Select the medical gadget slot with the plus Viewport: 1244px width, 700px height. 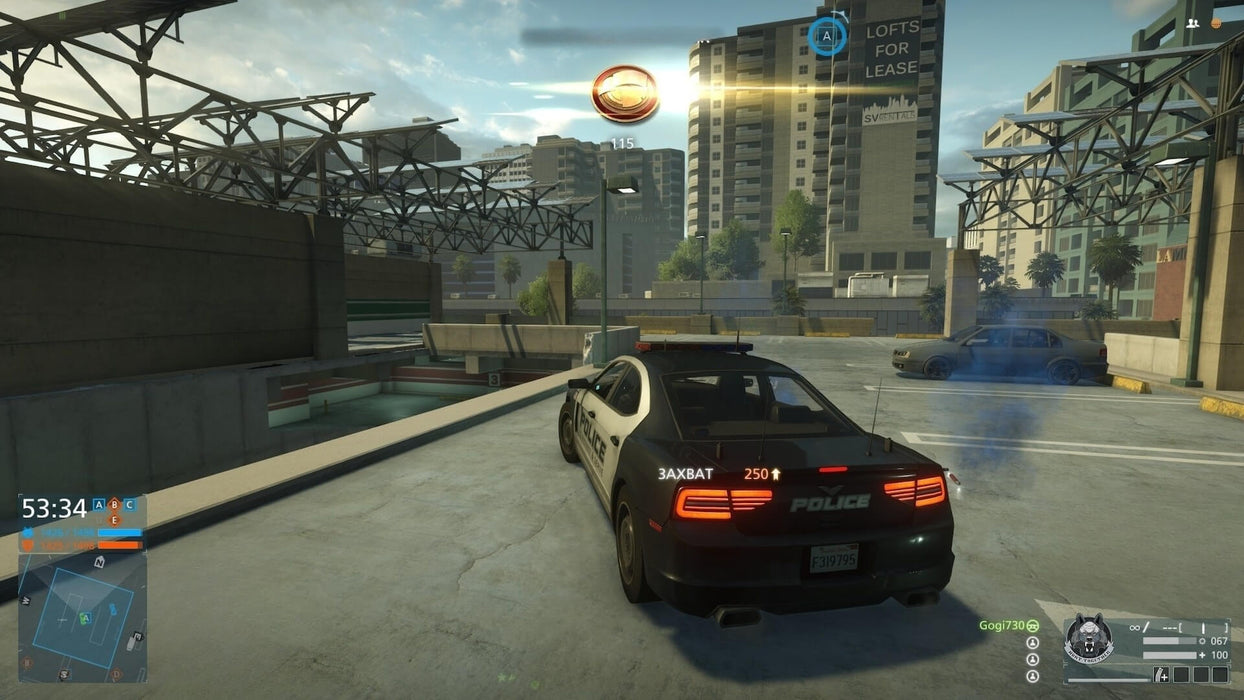coord(1161,675)
